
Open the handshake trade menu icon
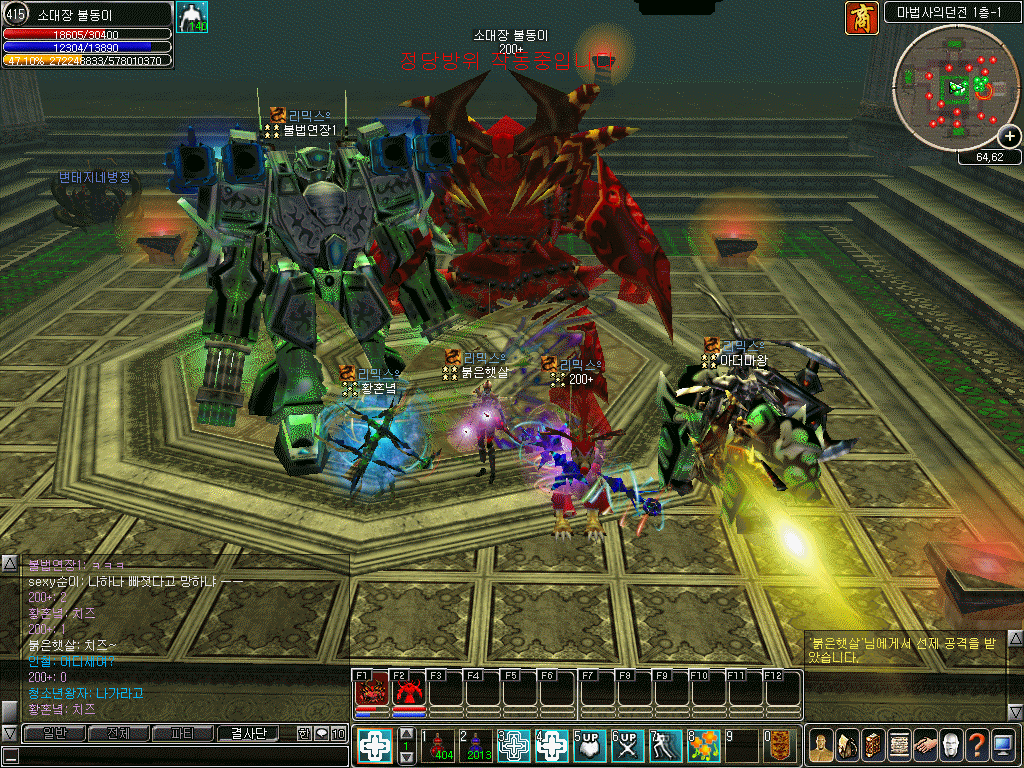coord(925,744)
